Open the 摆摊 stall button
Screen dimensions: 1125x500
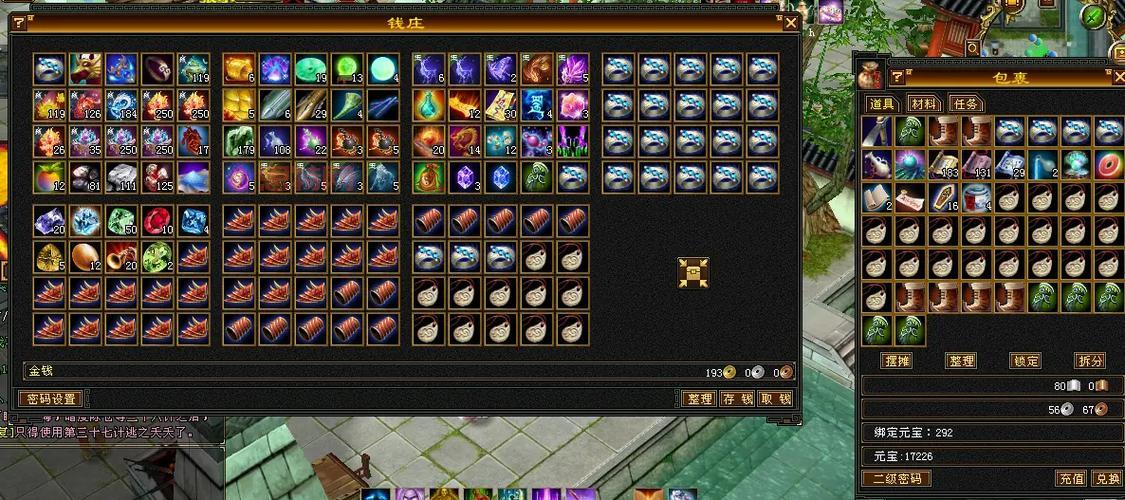tap(895, 361)
